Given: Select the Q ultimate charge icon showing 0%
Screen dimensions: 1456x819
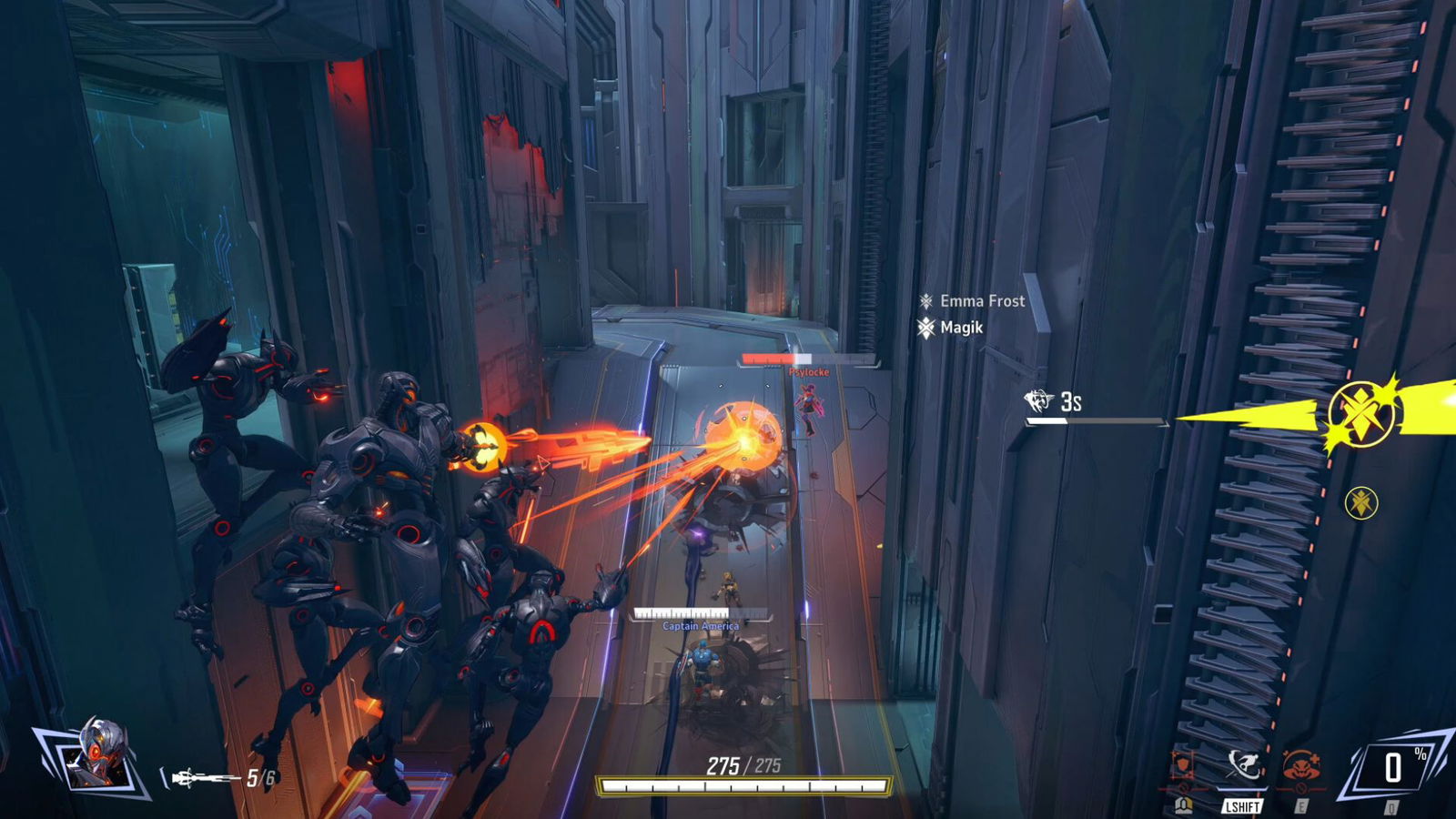Looking at the screenshot, I should coord(1395,767).
